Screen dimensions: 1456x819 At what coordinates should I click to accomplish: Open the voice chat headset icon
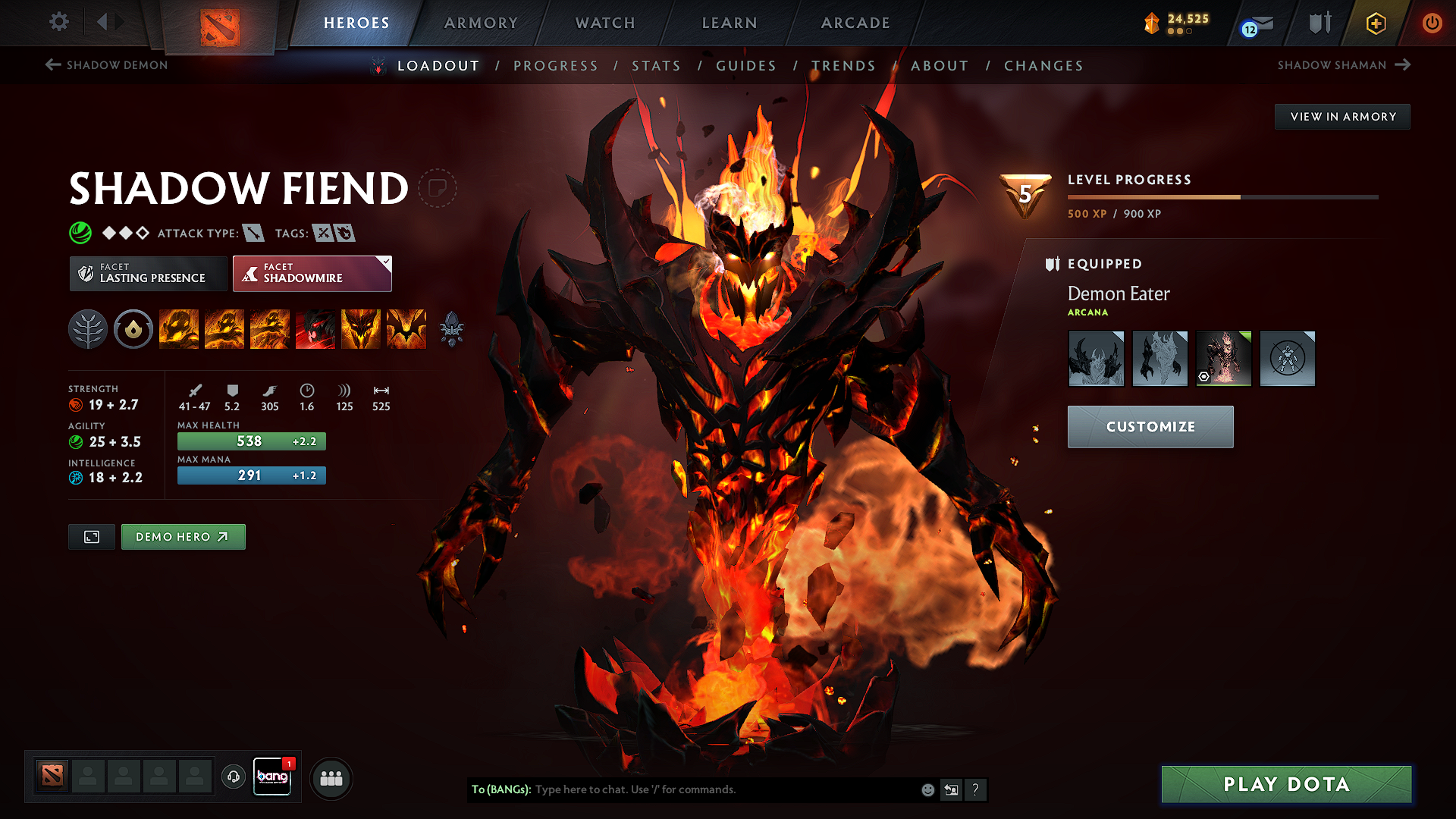pyautogui.click(x=233, y=777)
